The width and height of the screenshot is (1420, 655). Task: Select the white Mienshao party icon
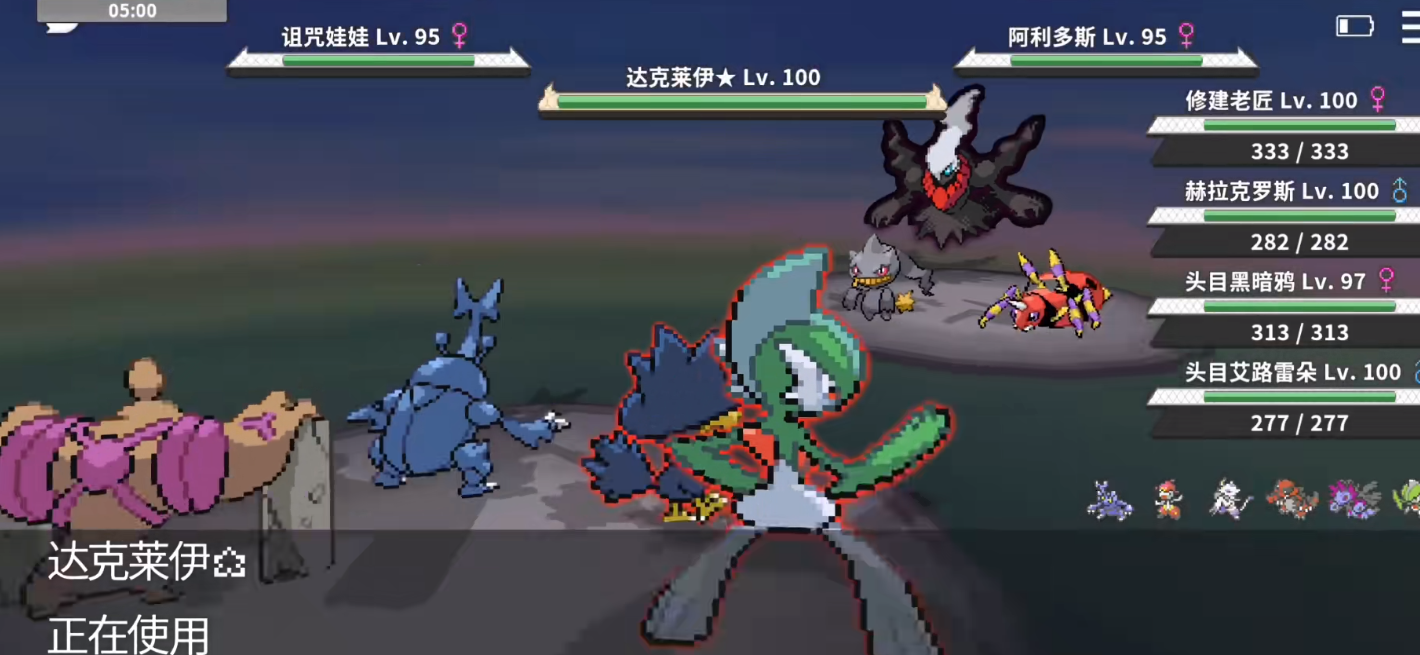pyautogui.click(x=1229, y=498)
